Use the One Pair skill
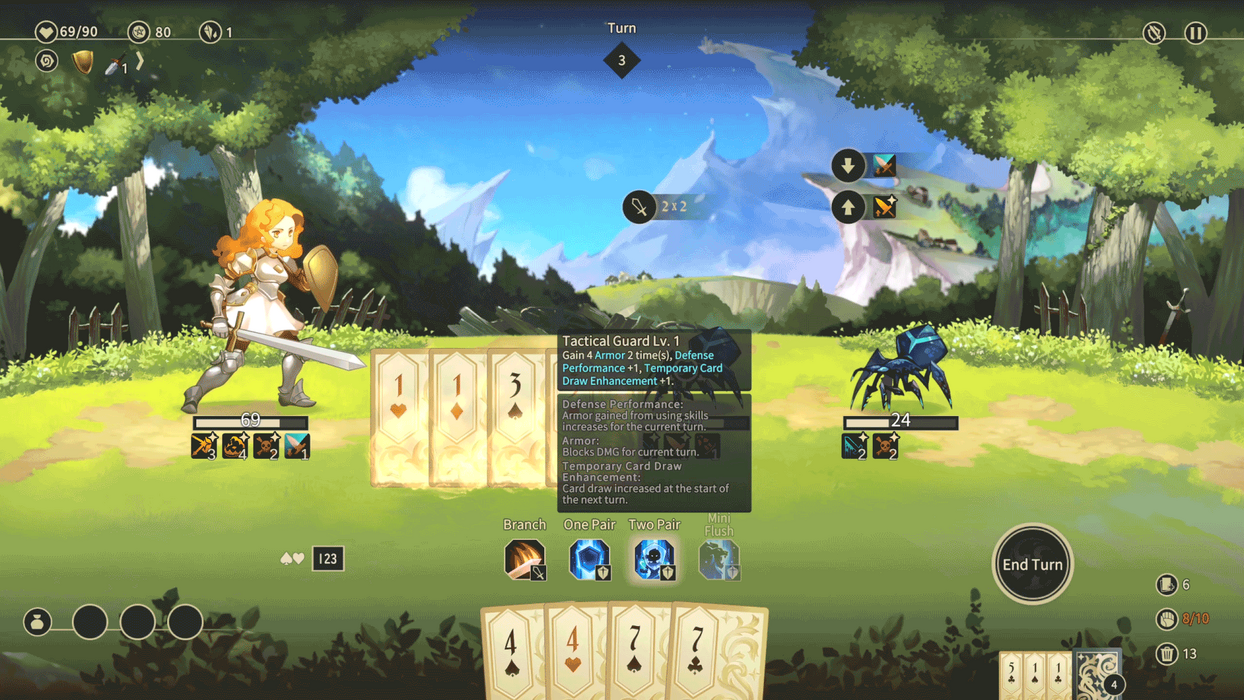The width and height of the screenshot is (1244, 700). [x=589, y=559]
